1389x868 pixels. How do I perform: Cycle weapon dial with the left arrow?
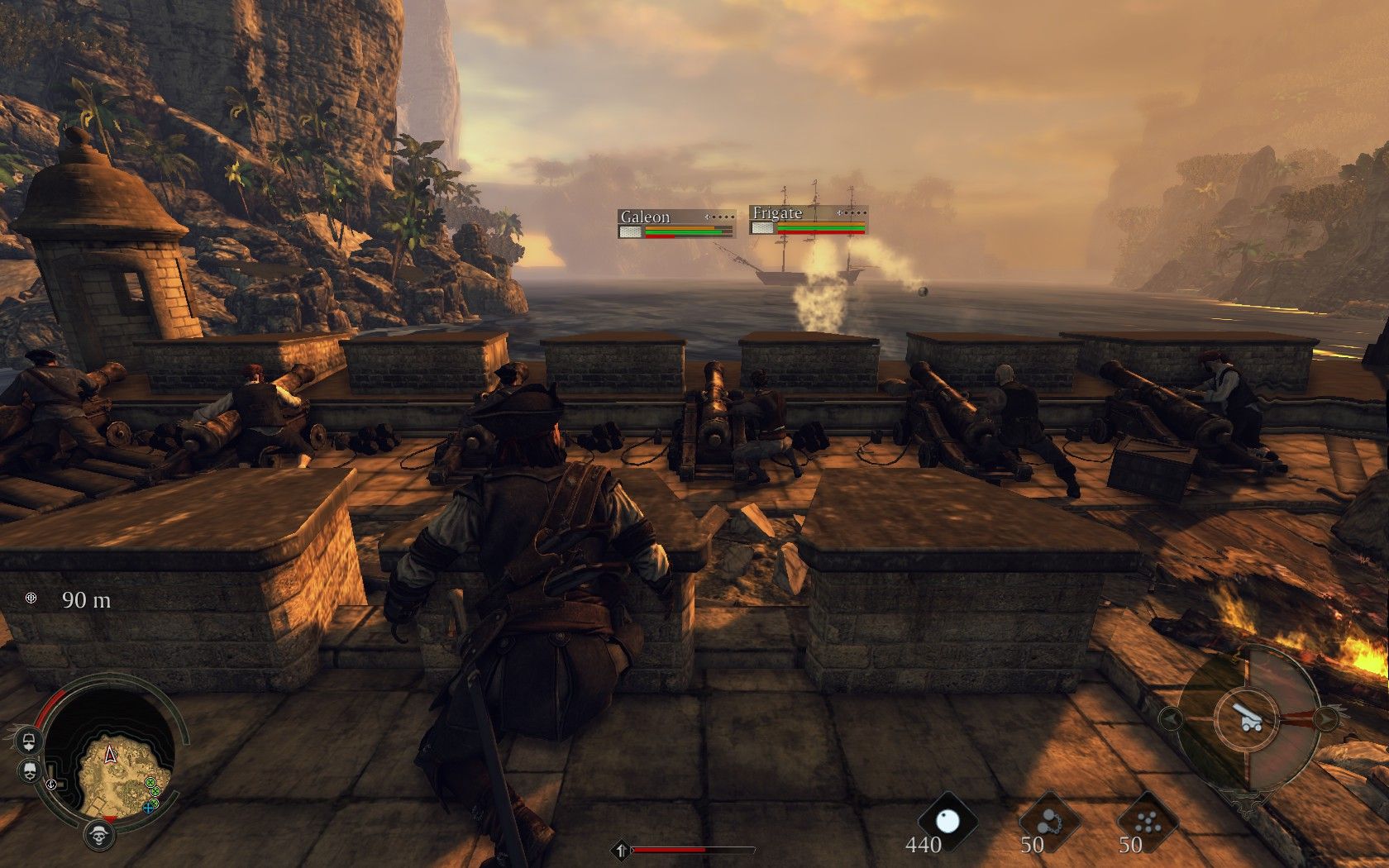coord(1170,718)
